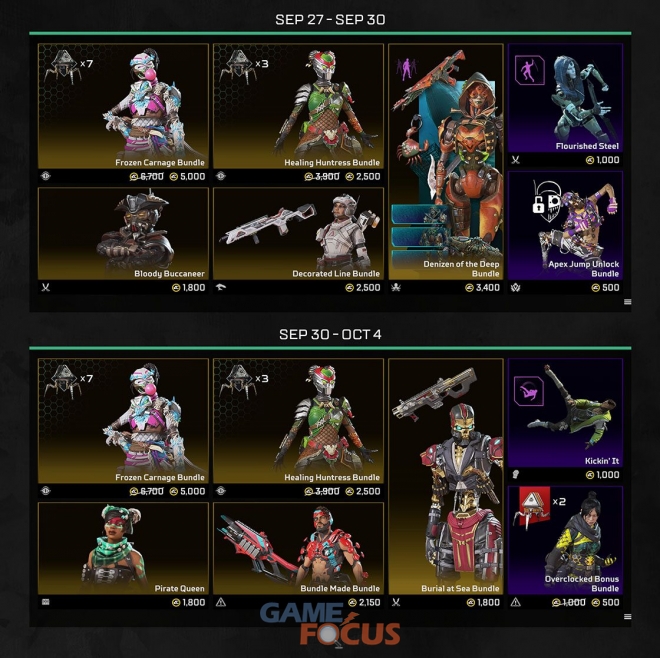This screenshot has height=658, width=660.
Task: Select the Decorated Line Bundle tile
Action: pyautogui.click(x=297, y=233)
